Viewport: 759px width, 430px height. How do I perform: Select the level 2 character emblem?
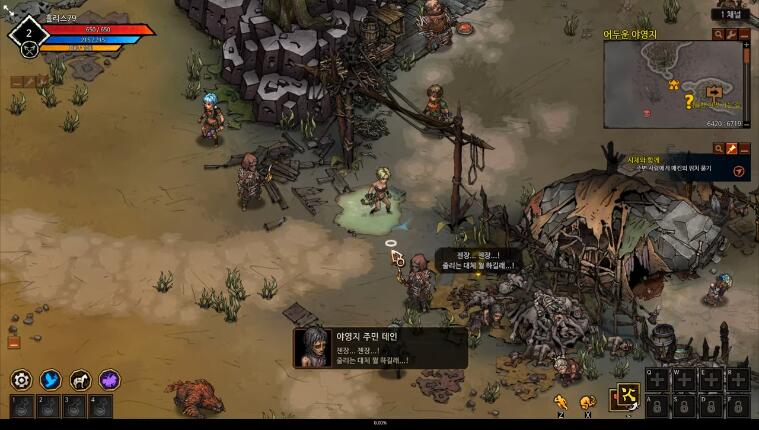coord(29,34)
